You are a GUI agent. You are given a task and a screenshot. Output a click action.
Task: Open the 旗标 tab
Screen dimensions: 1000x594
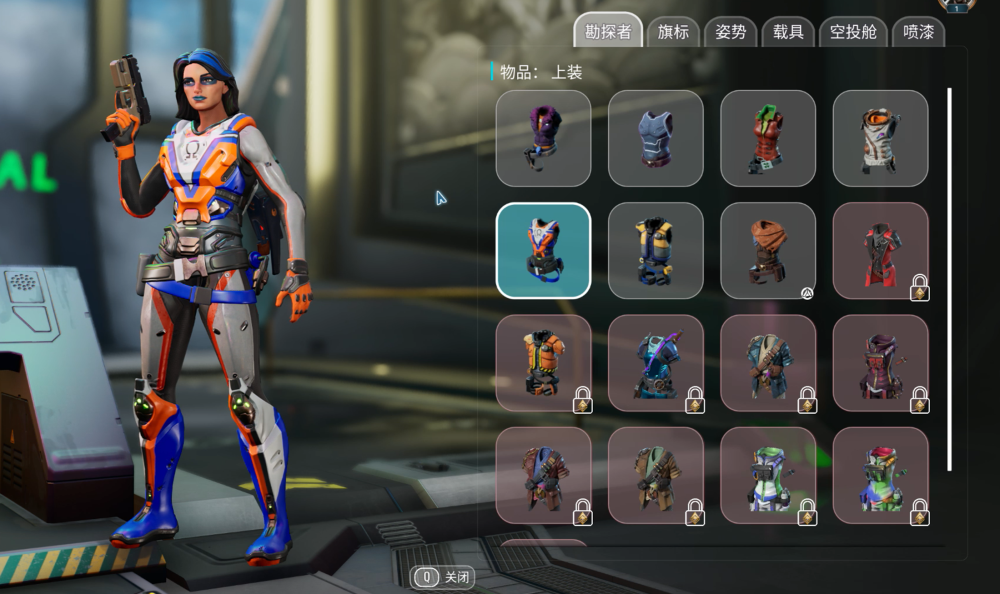[x=673, y=32]
